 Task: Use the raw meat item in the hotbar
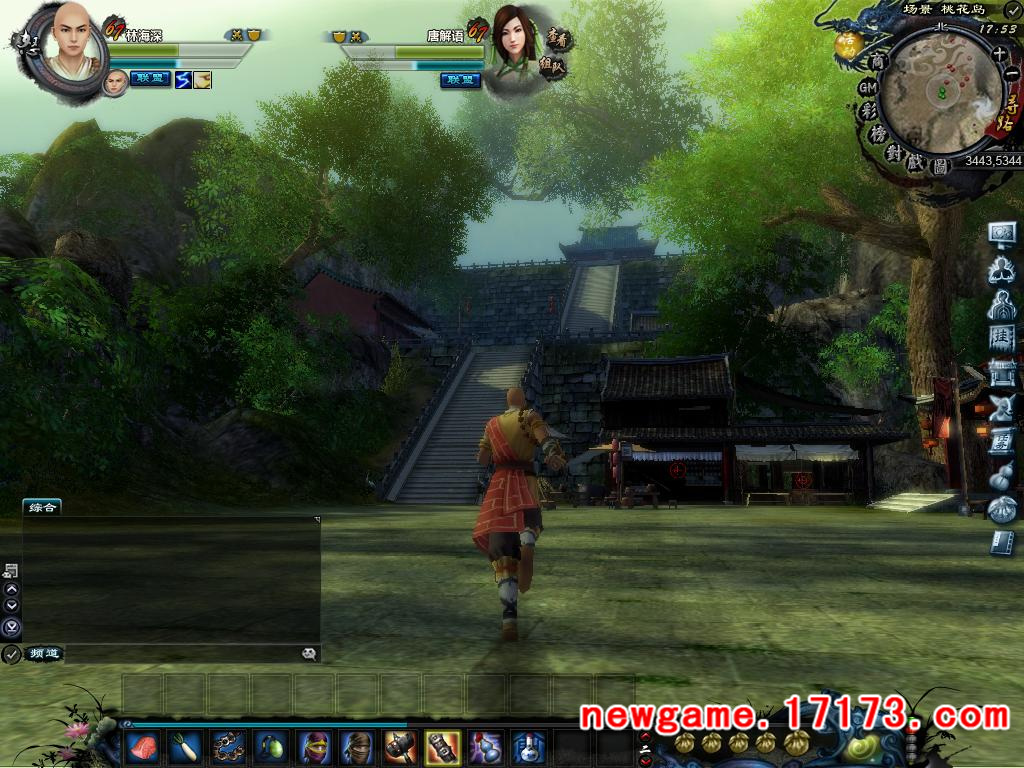click(x=142, y=747)
